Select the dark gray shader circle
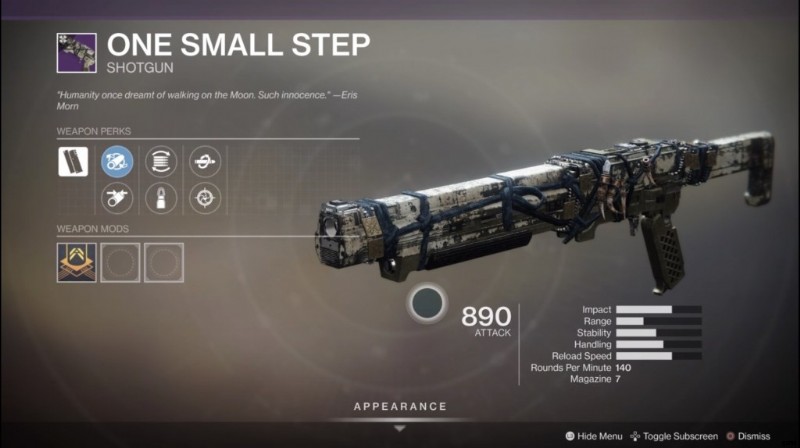The image size is (800, 448). 428,303
